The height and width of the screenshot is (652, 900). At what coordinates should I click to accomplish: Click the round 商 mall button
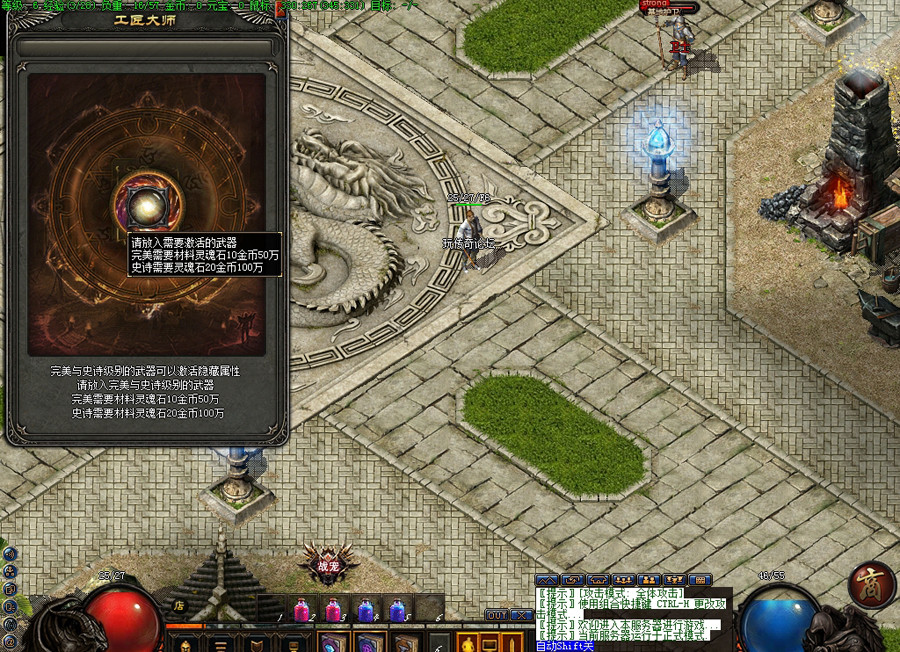872,585
